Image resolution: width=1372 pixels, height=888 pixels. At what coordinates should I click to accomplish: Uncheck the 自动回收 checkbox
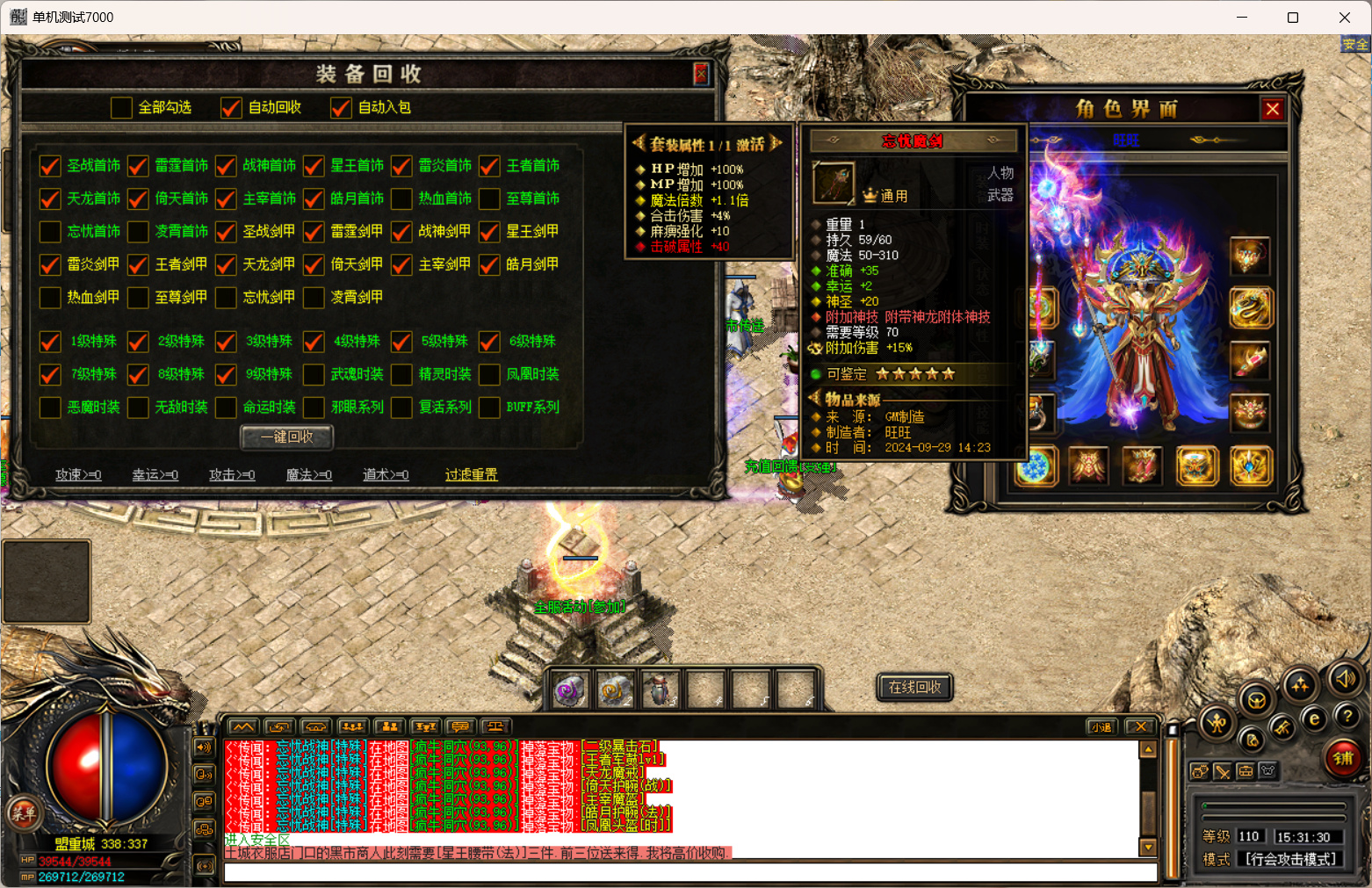pyautogui.click(x=230, y=107)
